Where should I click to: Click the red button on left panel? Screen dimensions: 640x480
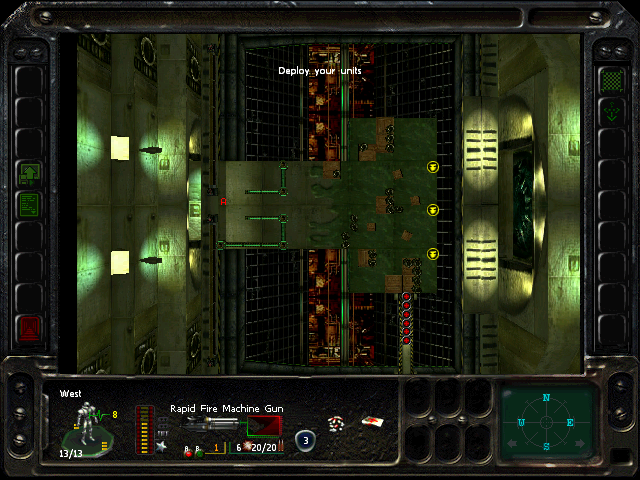point(29,326)
